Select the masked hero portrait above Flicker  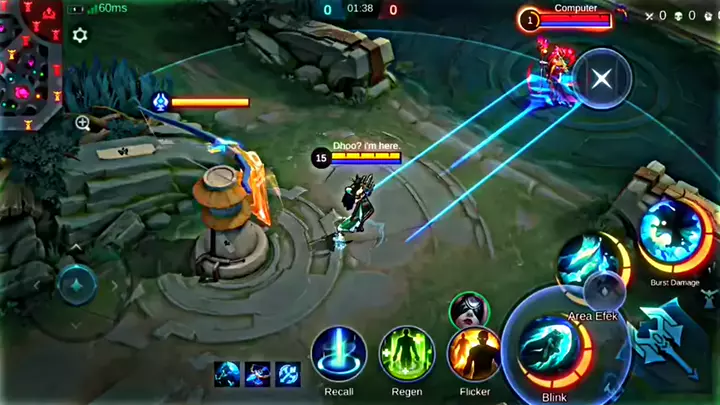coord(468,310)
